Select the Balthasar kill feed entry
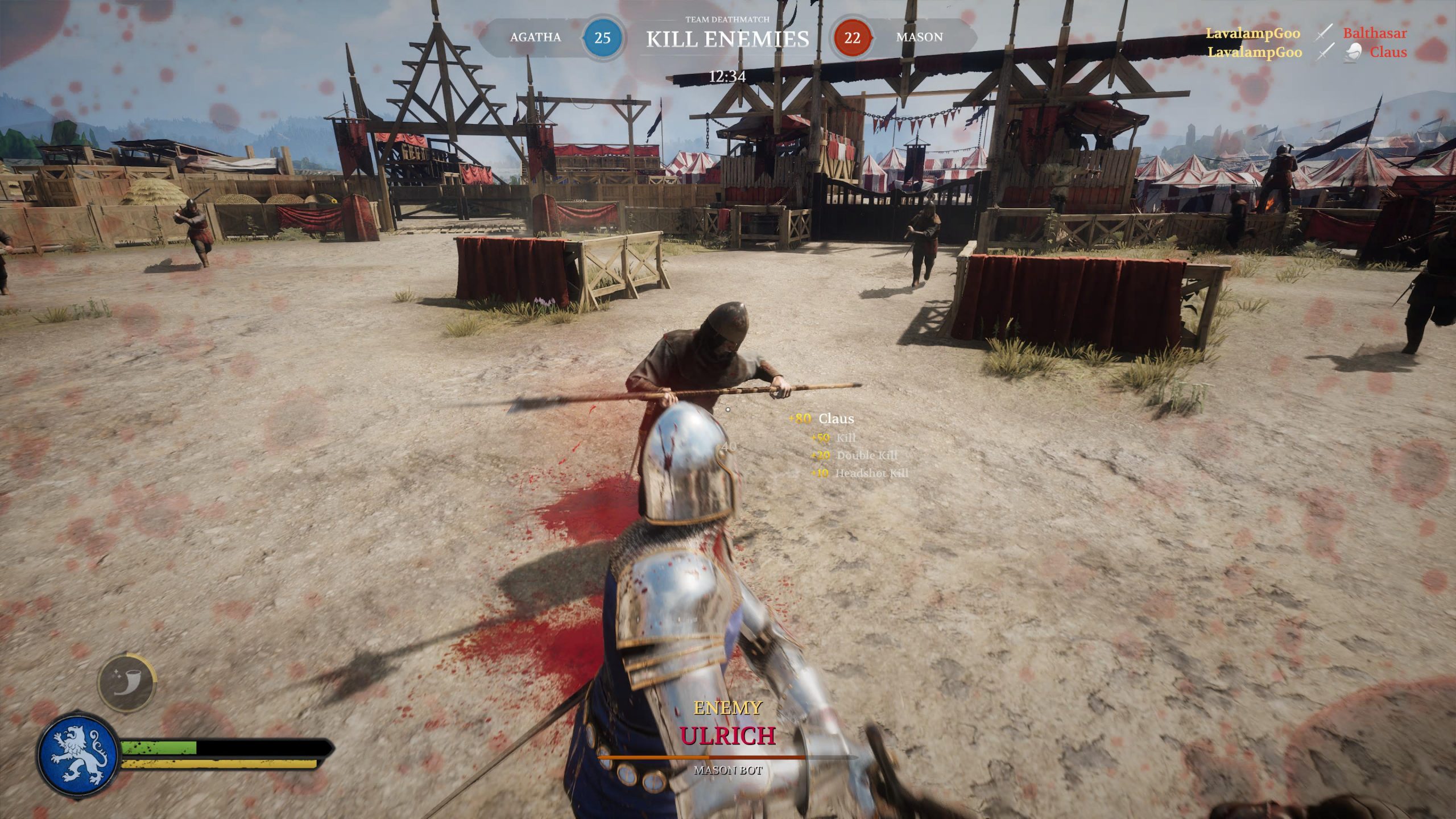Viewport: 1456px width, 819px height. [1374, 33]
